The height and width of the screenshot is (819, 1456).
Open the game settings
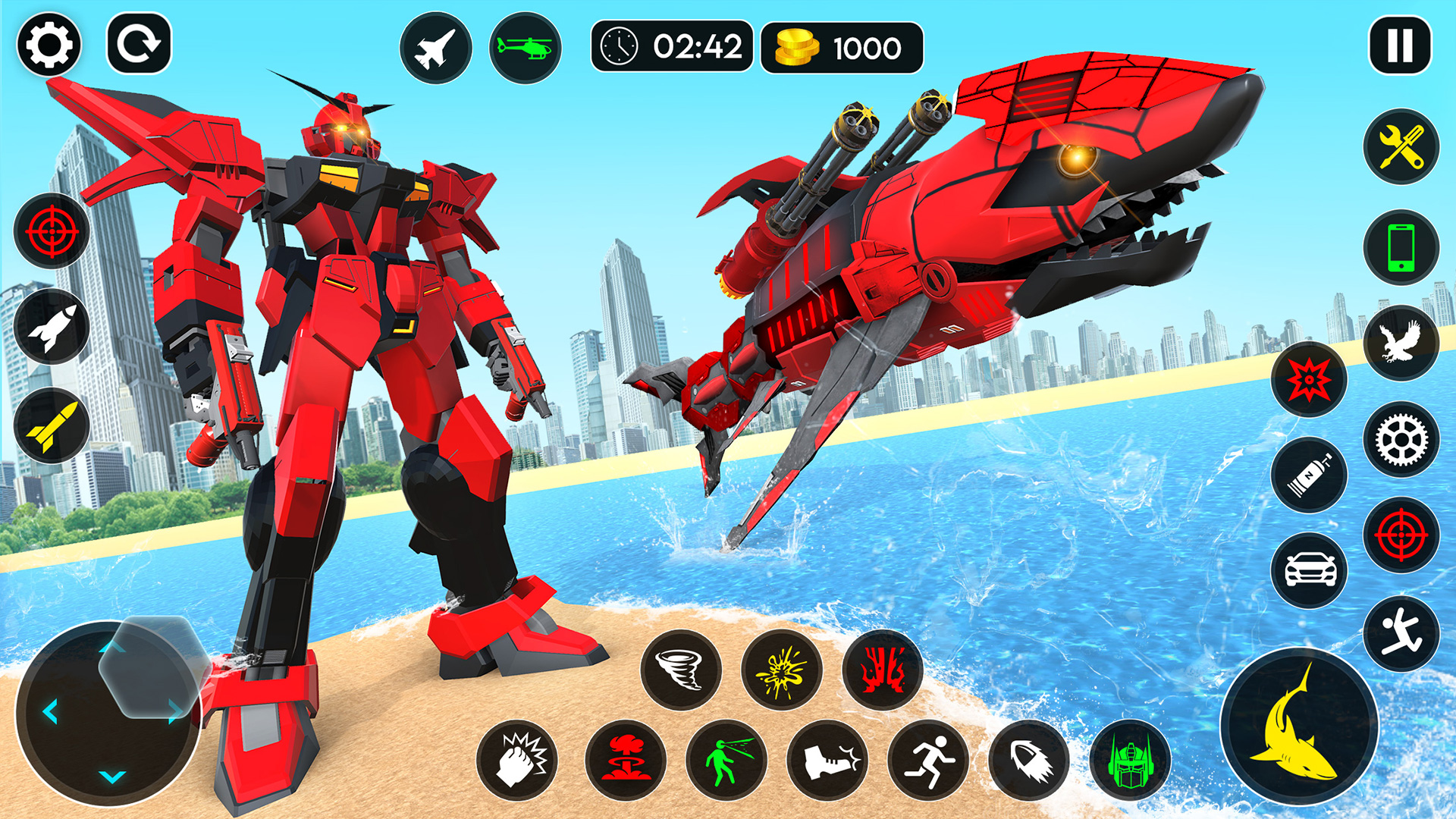click(x=49, y=45)
